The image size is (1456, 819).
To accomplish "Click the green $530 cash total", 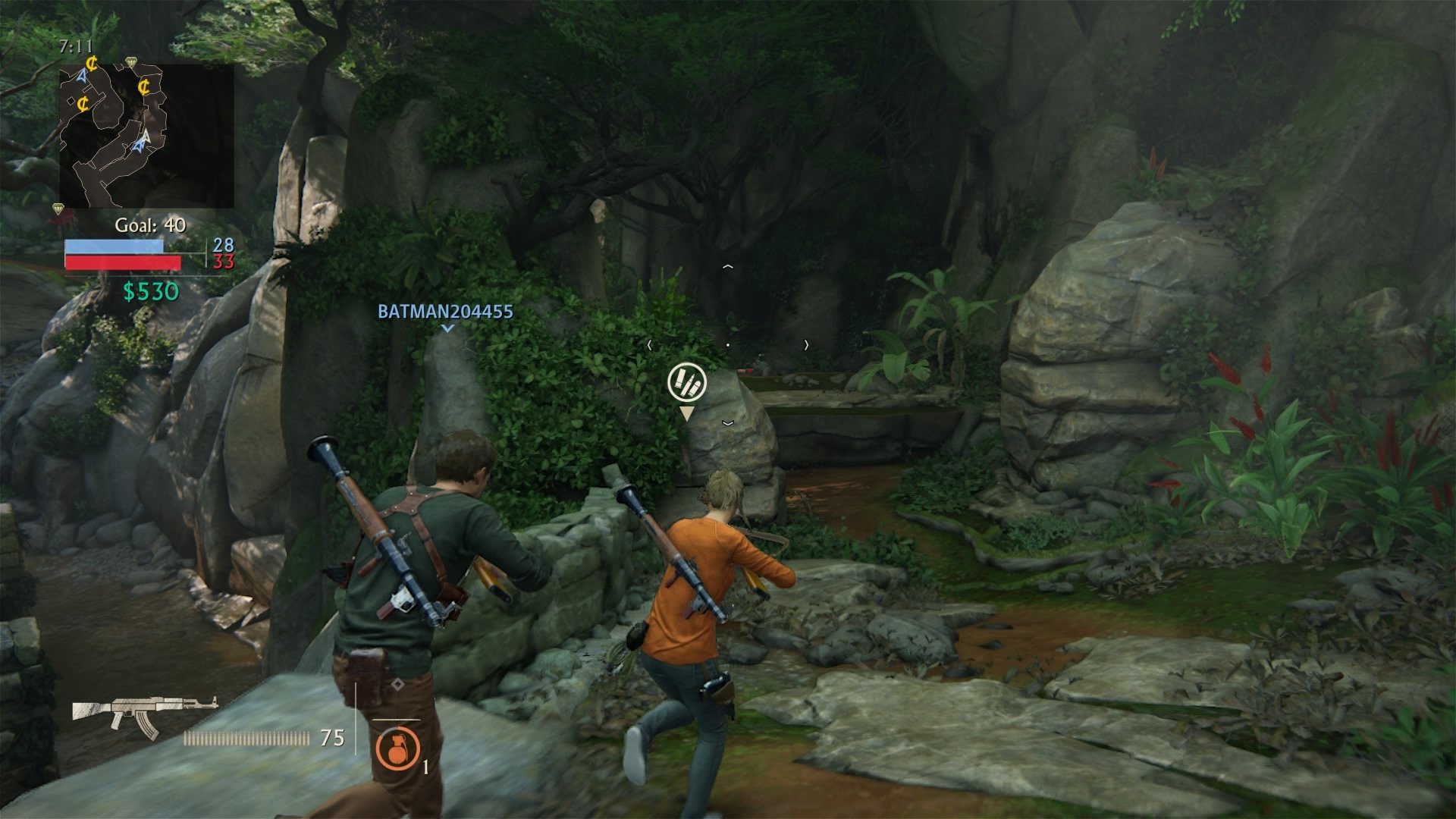I will coord(150,290).
